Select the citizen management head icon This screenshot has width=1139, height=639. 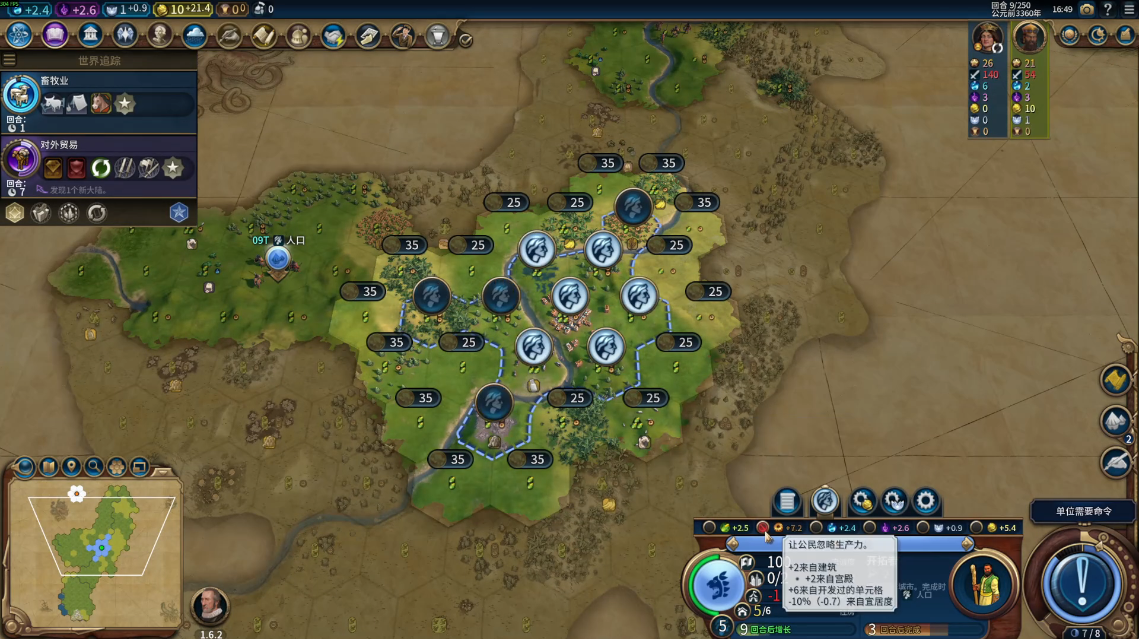coord(825,500)
